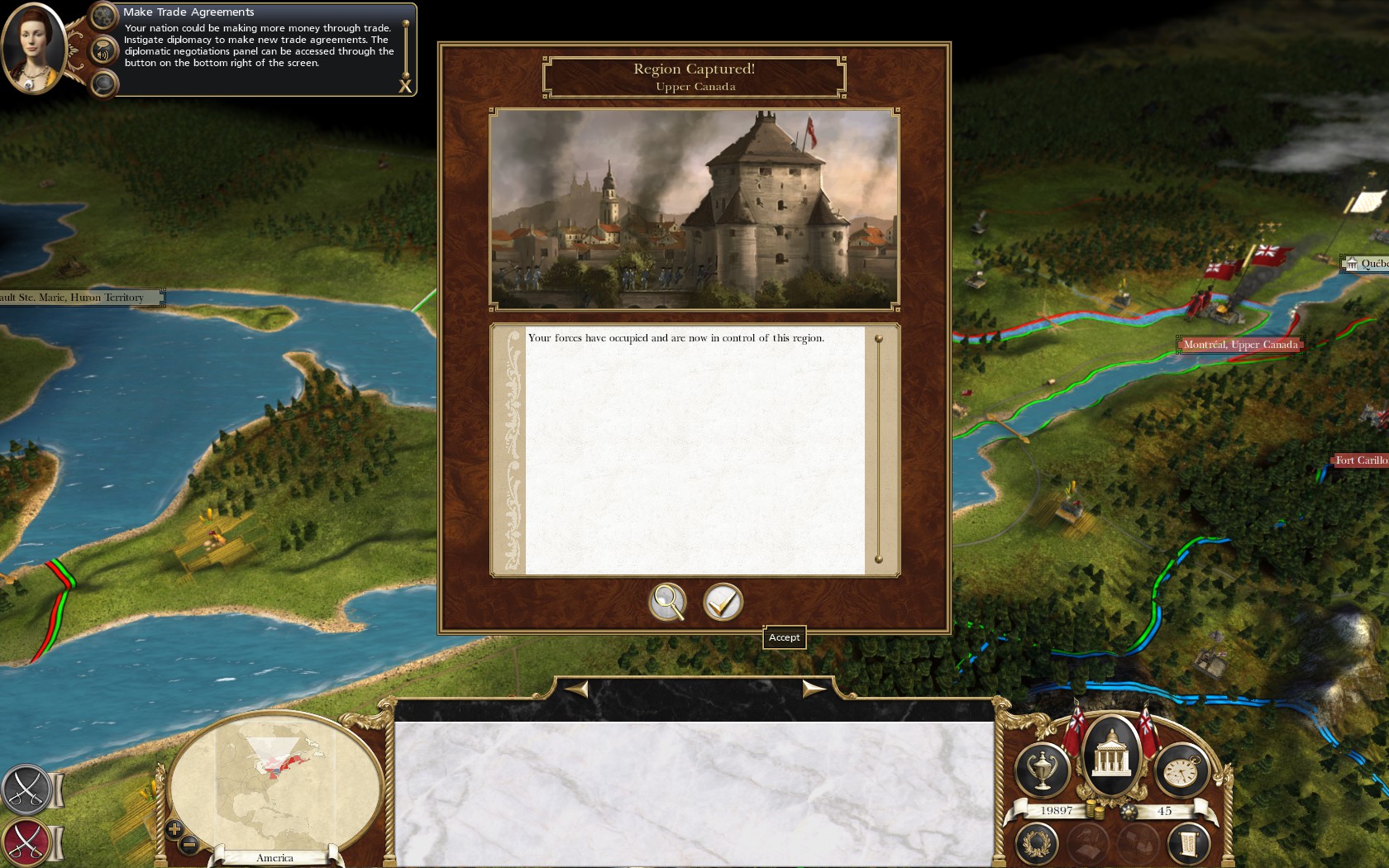Select Montréal, Upper Canada settlement label
Image resolution: width=1389 pixels, height=868 pixels.
click(x=1239, y=345)
